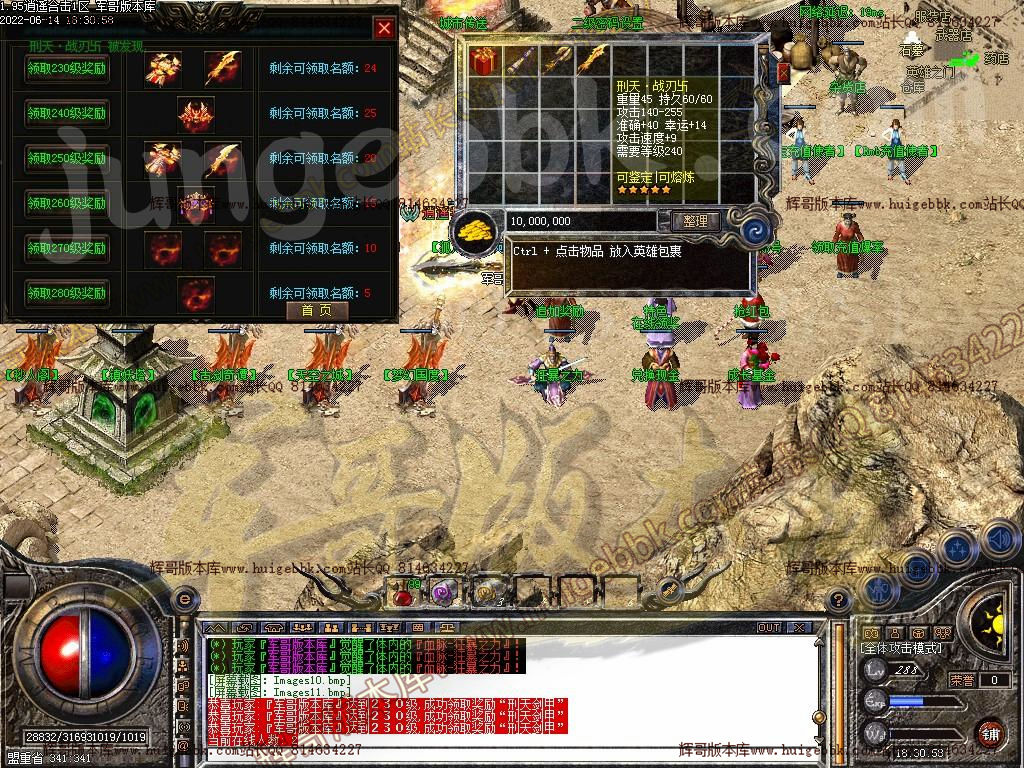Use the red potion in the quick belt

(403, 594)
